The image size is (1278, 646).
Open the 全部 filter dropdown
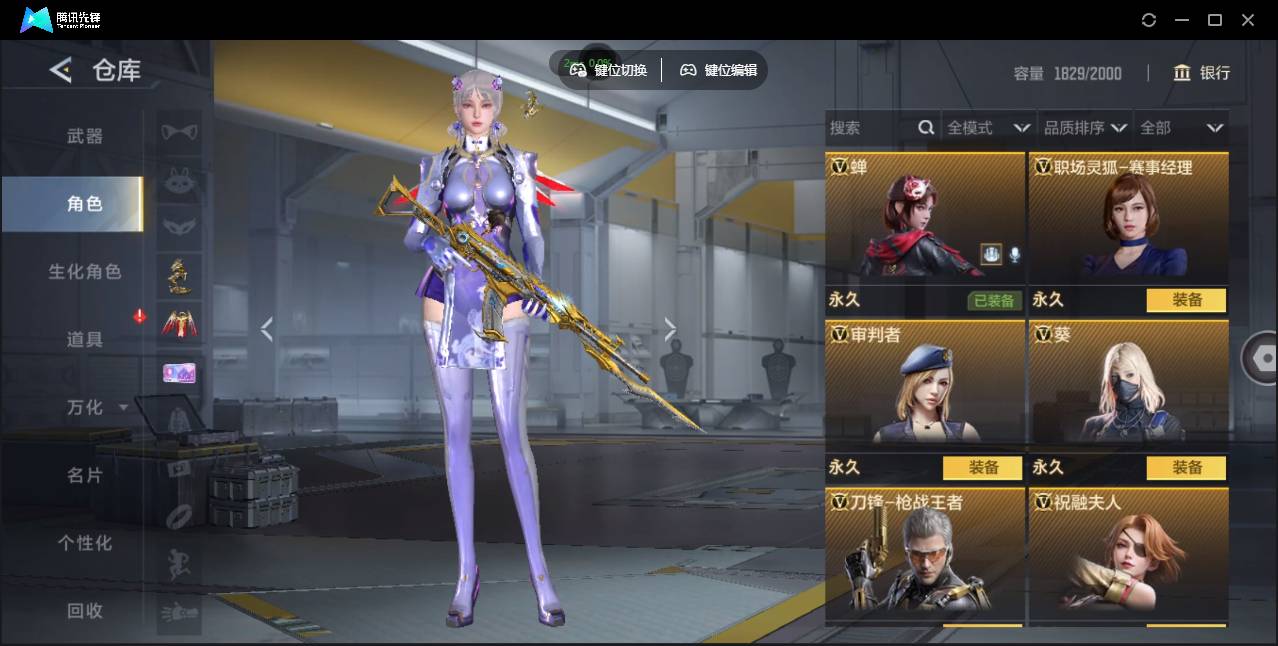(1181, 128)
